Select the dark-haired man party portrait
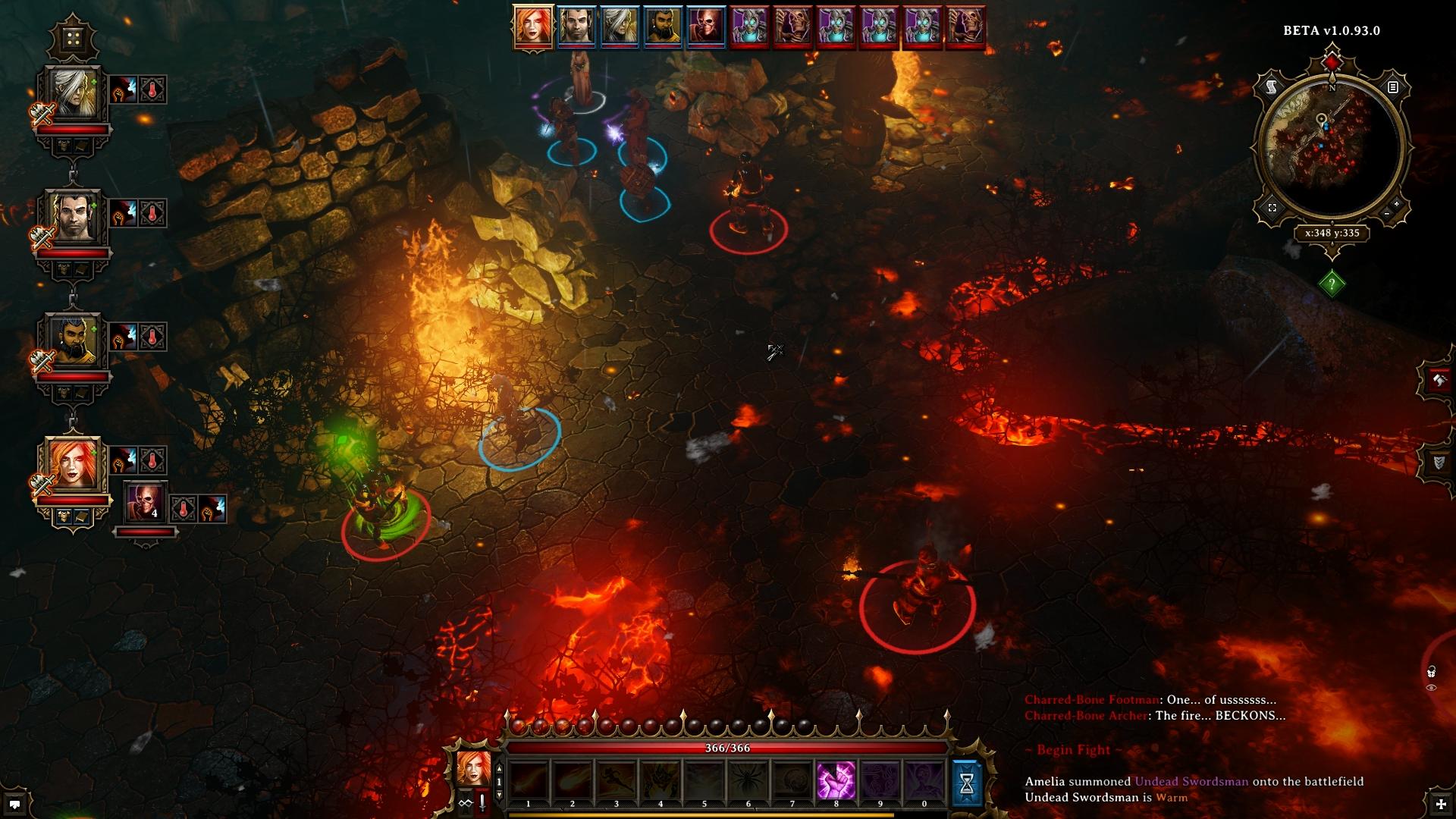The image size is (1456, 819). tap(72, 217)
